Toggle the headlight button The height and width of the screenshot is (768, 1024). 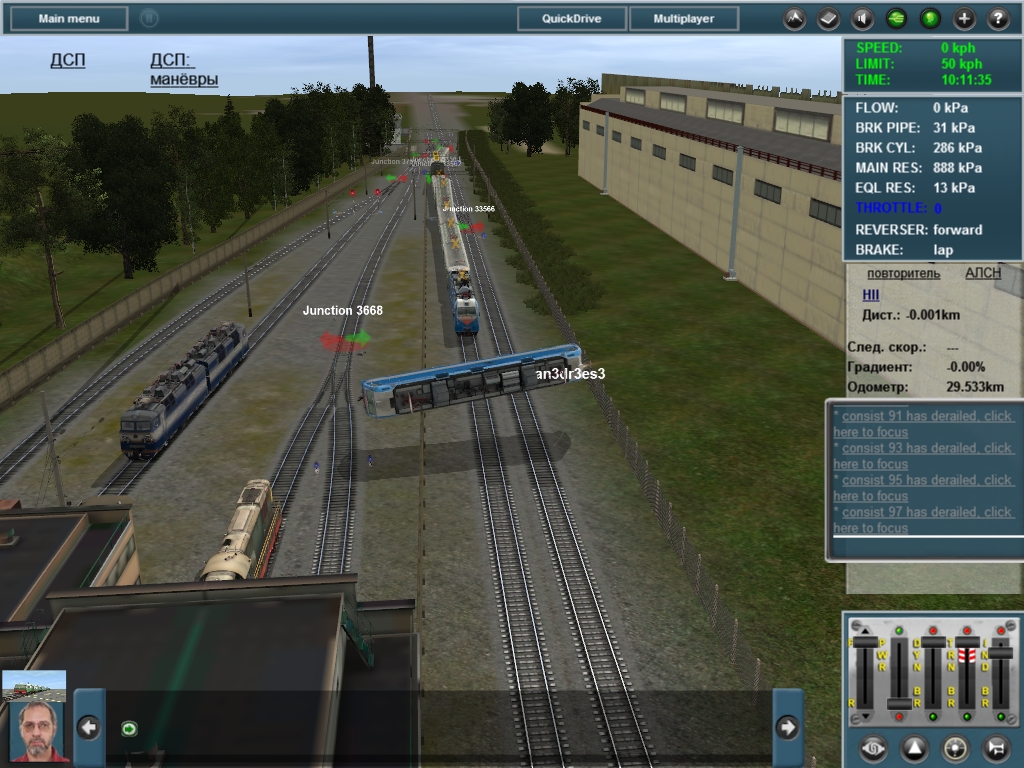955,748
